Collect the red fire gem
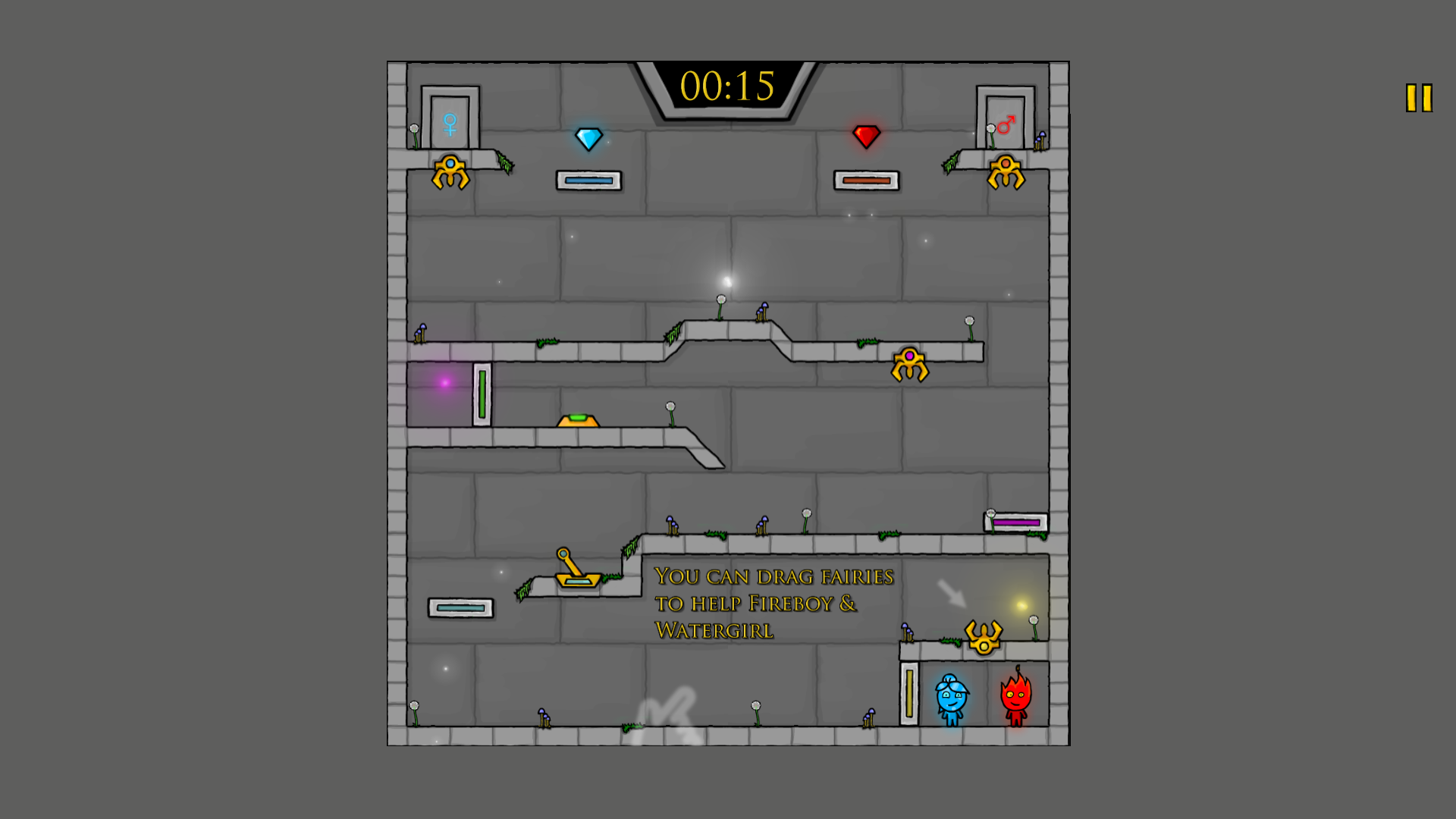 pos(866,136)
